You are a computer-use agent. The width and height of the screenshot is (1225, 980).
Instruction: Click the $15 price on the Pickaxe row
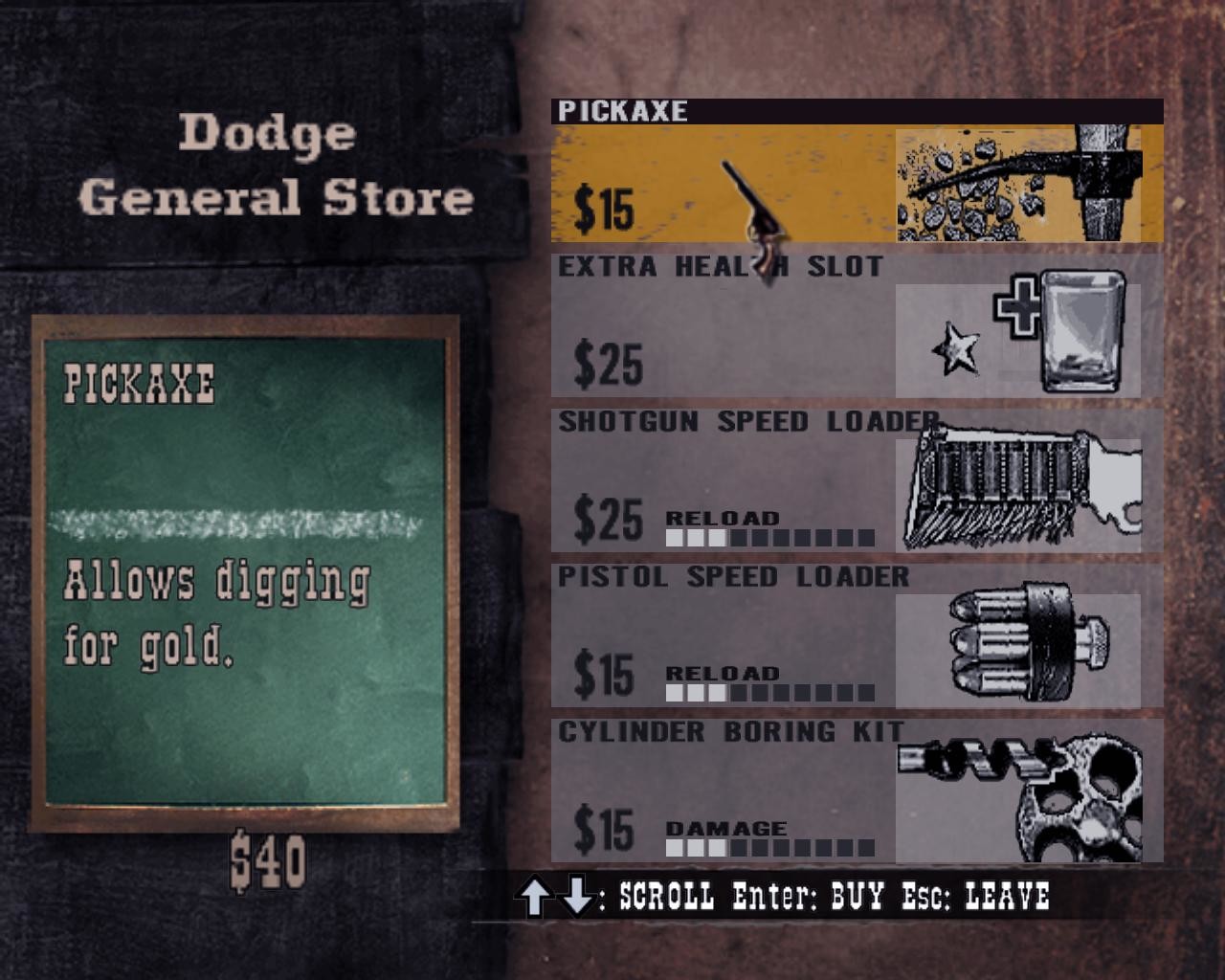point(603,208)
